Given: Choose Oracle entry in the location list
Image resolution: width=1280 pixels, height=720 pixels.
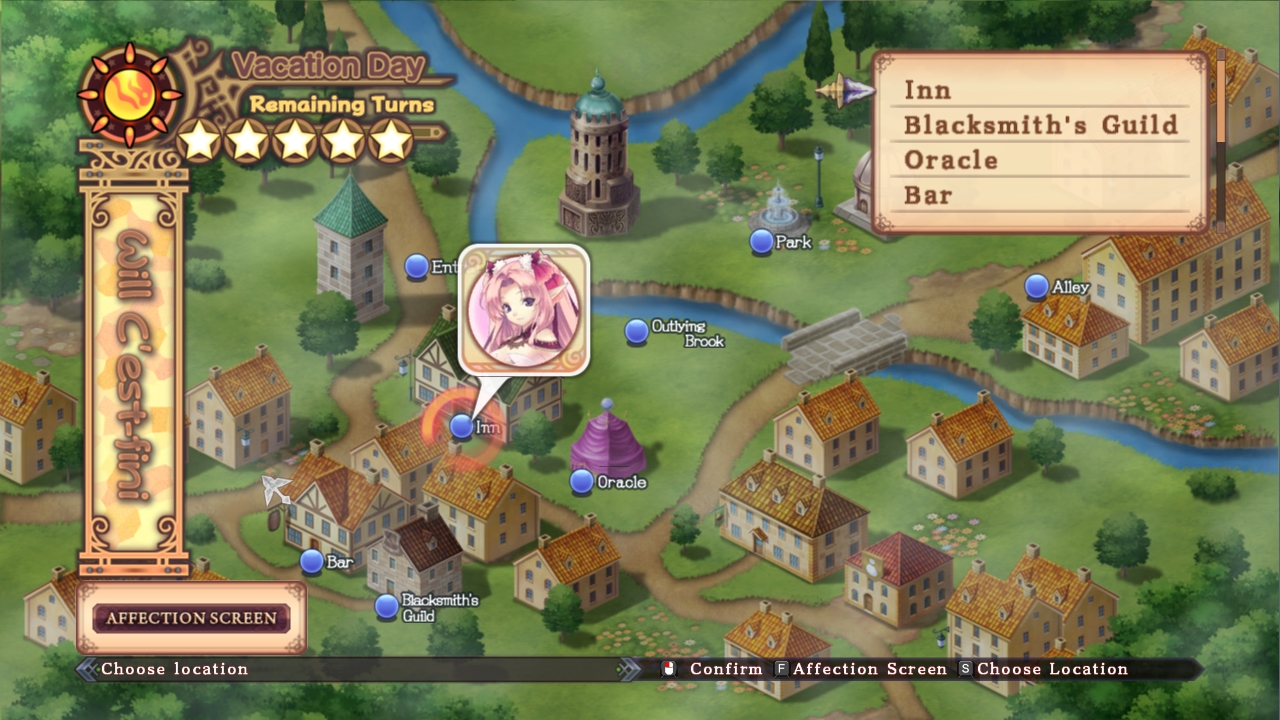Looking at the screenshot, I should coord(950,160).
